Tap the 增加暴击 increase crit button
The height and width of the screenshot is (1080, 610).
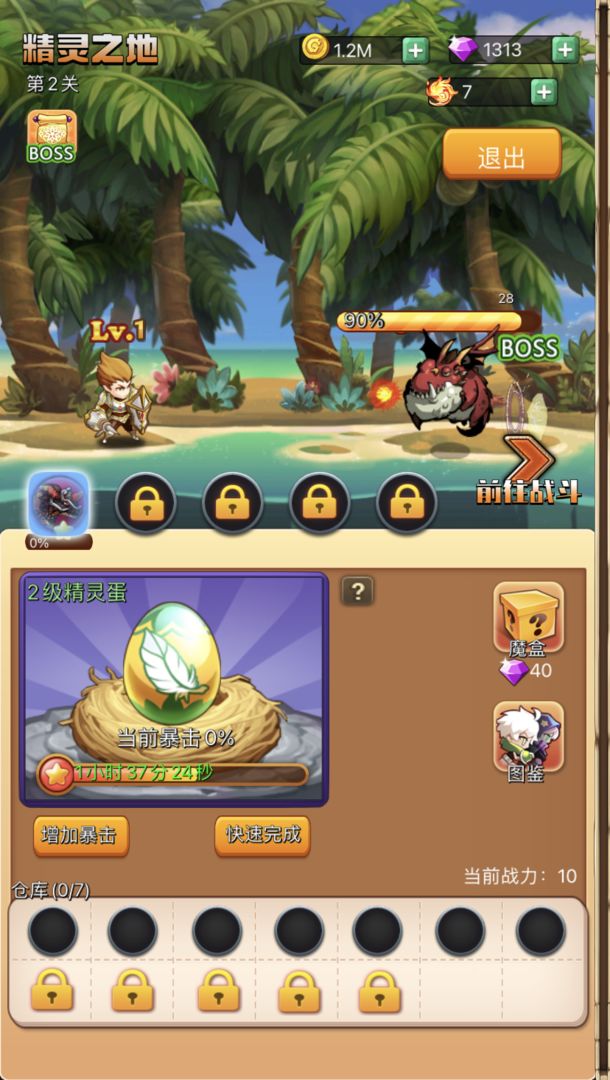tap(81, 835)
